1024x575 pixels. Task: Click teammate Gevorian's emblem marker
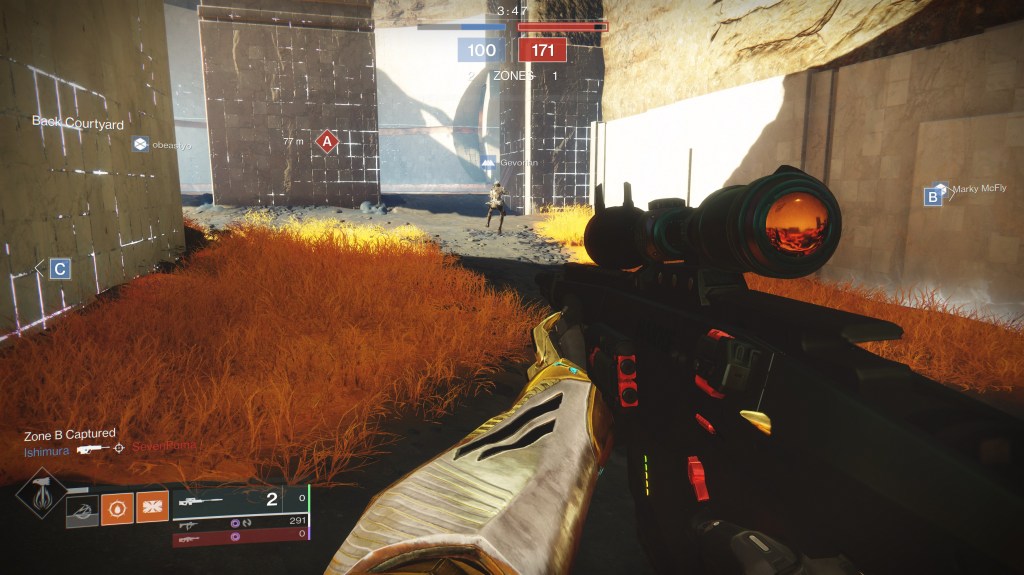coord(488,162)
